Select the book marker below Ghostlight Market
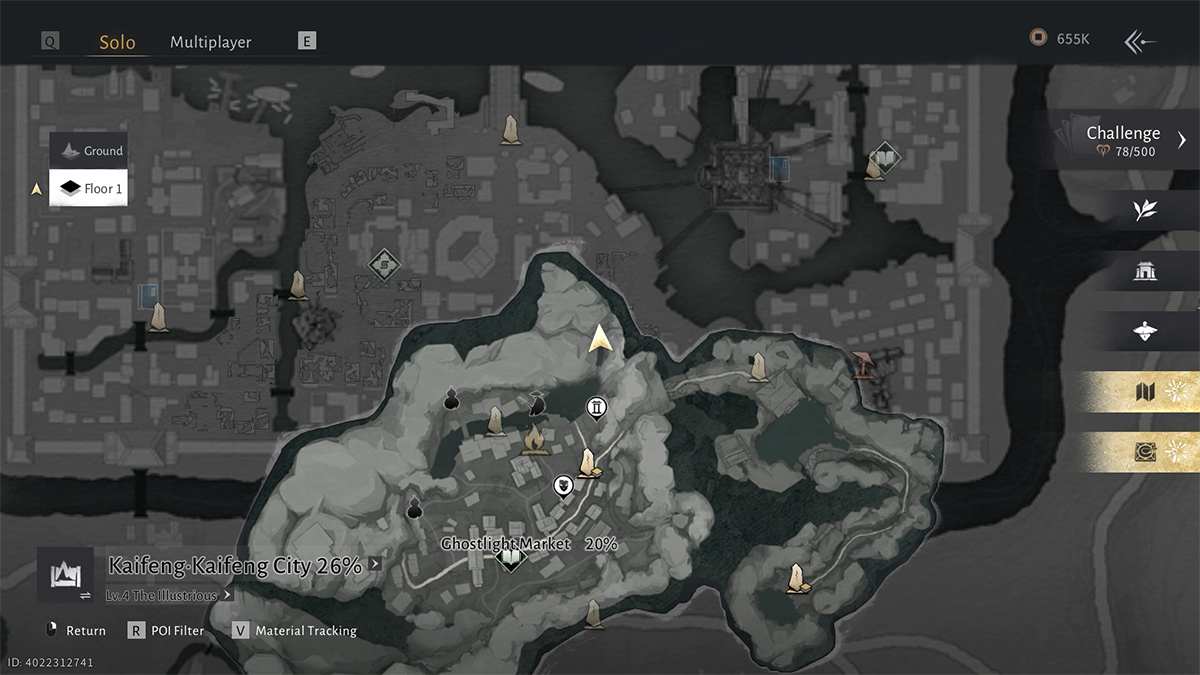1200x675 pixels. [x=511, y=557]
